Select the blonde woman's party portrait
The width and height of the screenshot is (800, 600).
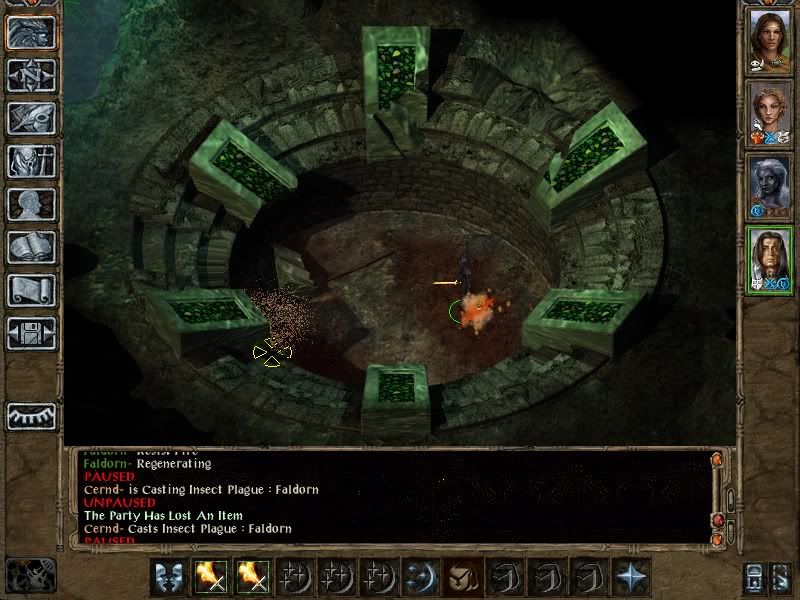[769, 113]
